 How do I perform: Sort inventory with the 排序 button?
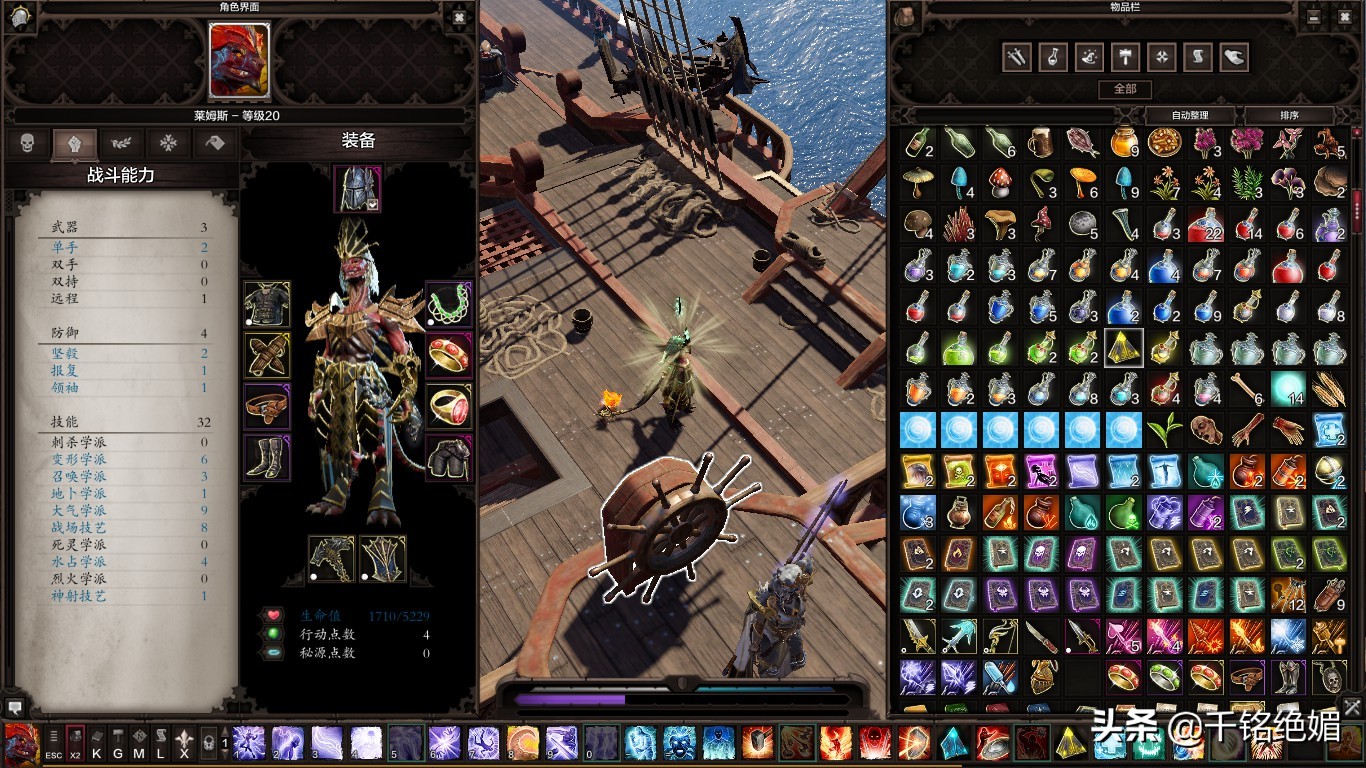(1289, 115)
